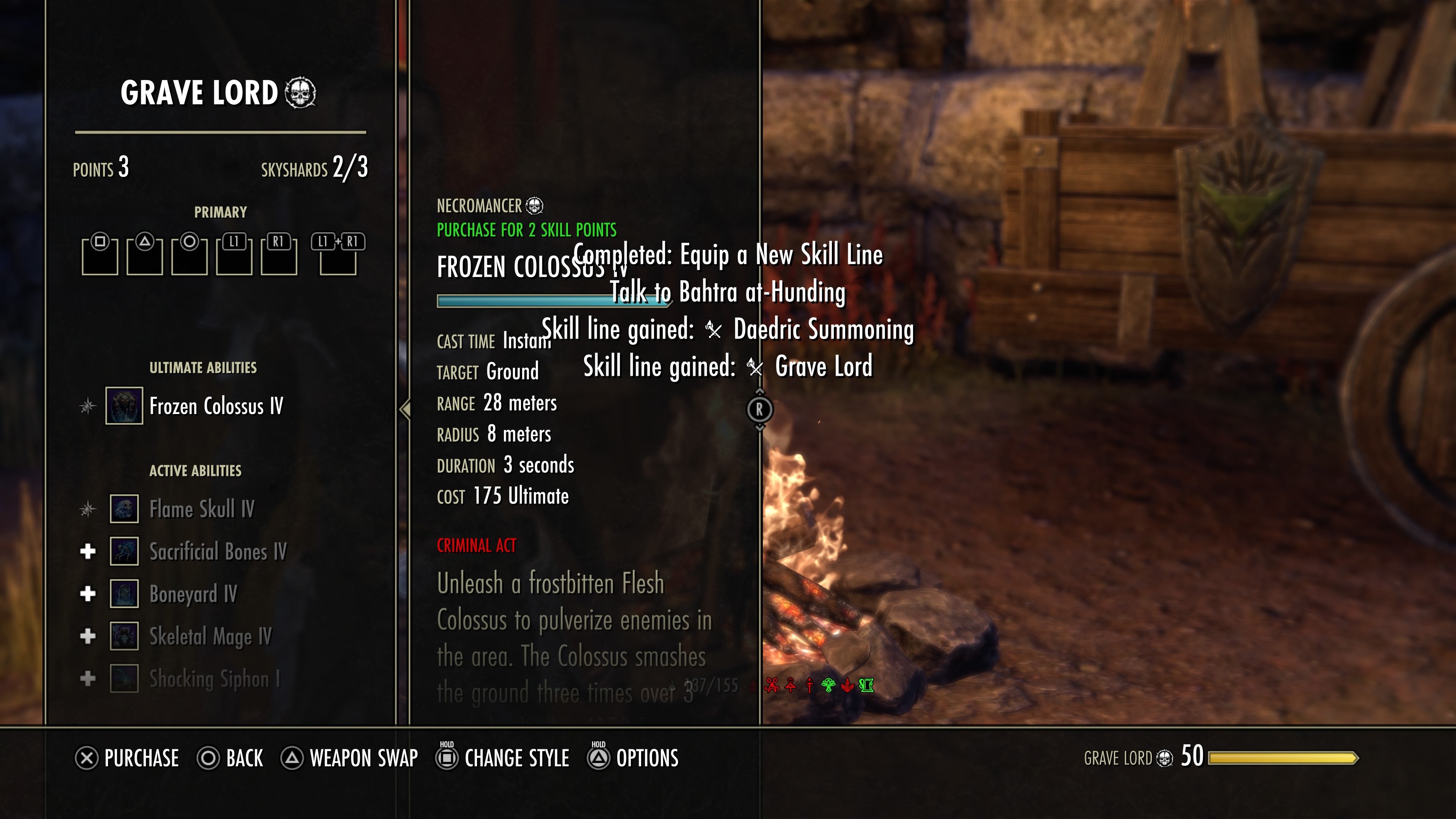
Task: Click the plus beside Skeletal Mage IV
Action: coord(88,637)
